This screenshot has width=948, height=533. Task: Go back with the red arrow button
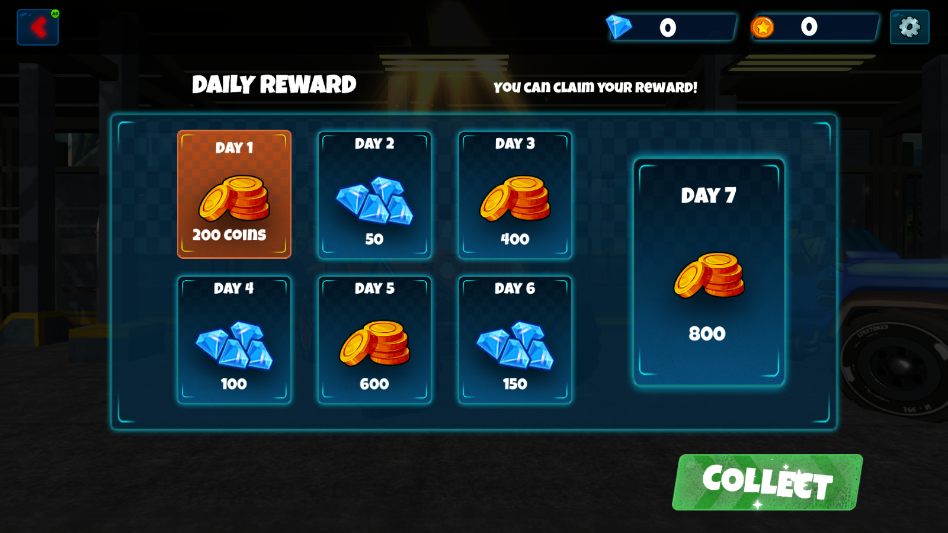tap(38, 27)
